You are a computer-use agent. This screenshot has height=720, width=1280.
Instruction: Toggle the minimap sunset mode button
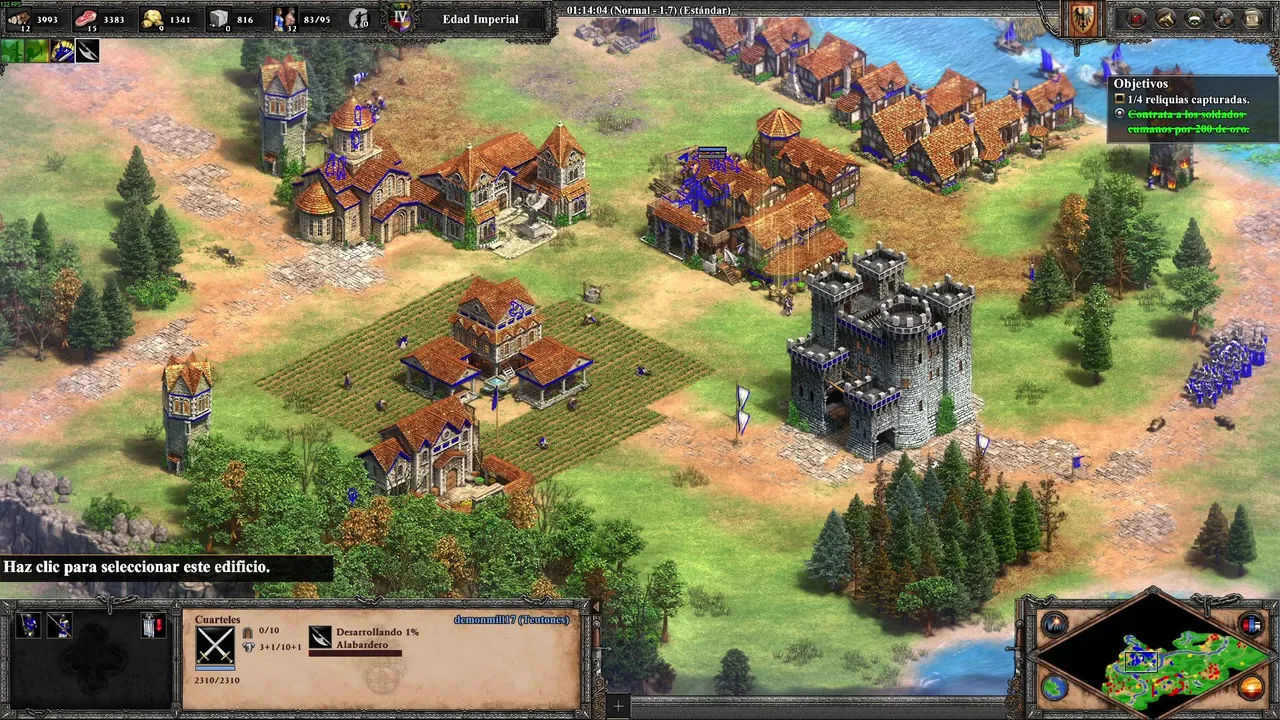pos(1251,687)
